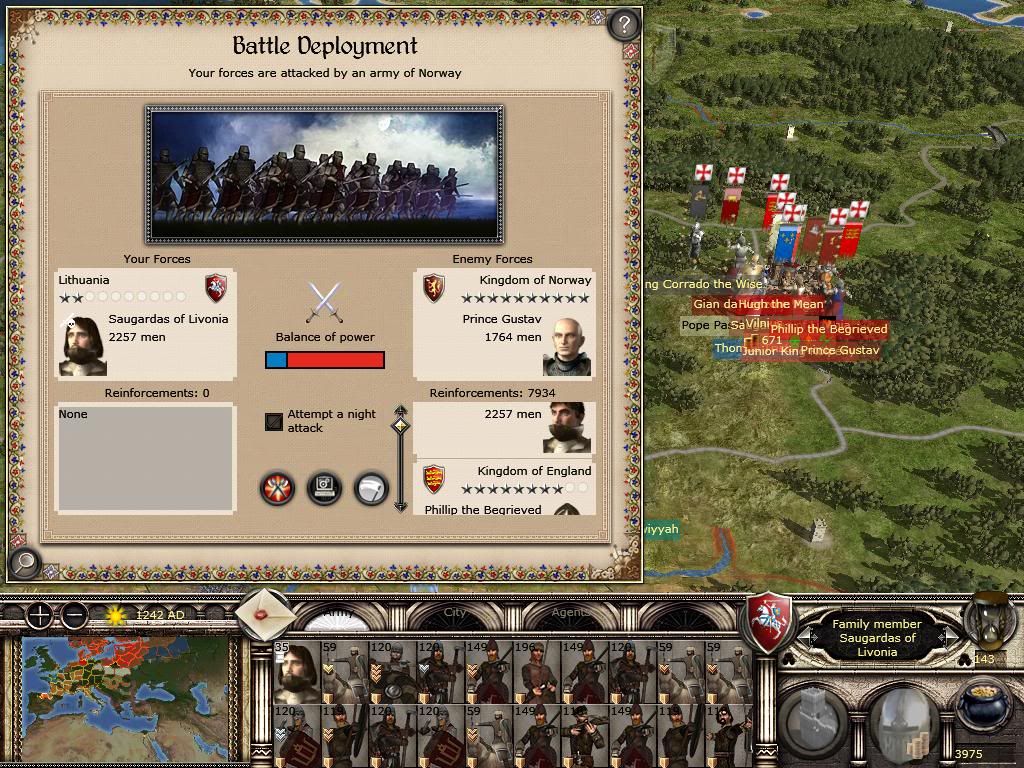Click the scroll-up arrow of enemy reinforcements list
Image resolution: width=1024 pixels, height=768 pixels.
(401, 410)
